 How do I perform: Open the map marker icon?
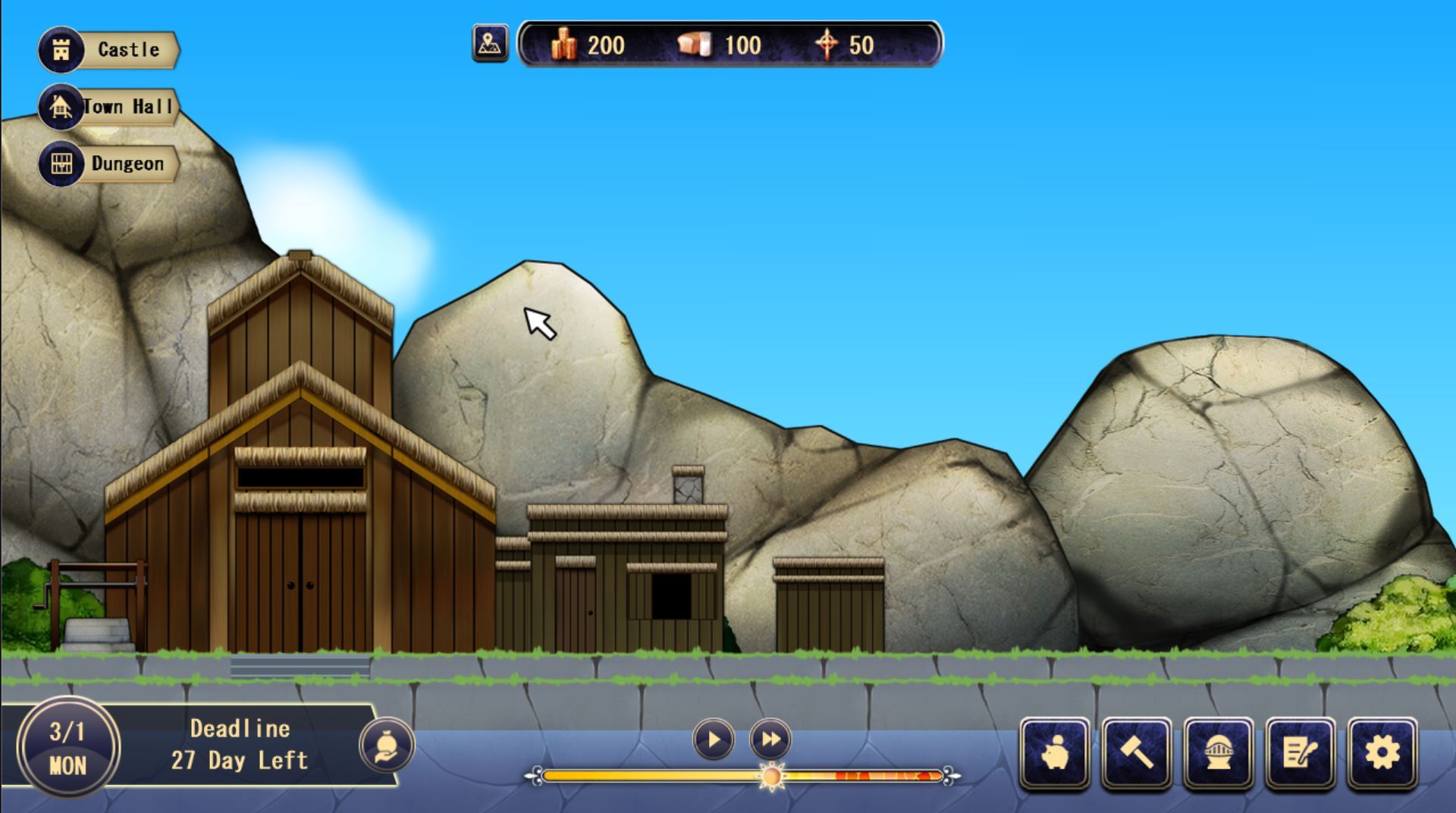[x=490, y=43]
